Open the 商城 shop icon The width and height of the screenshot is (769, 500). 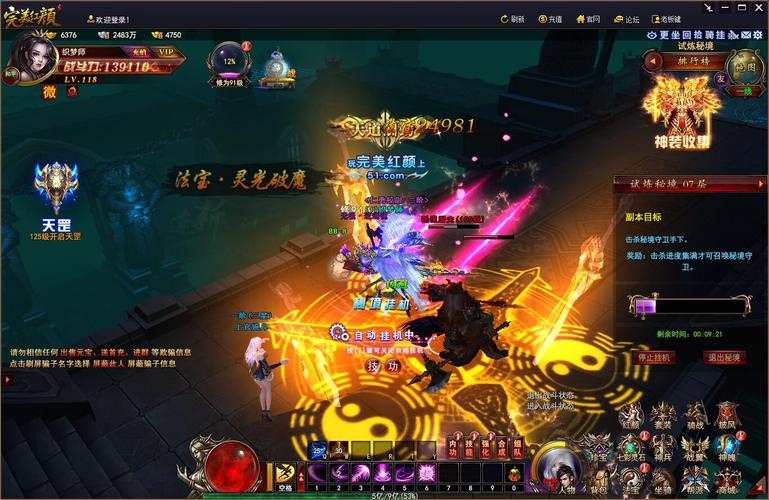tap(727, 482)
